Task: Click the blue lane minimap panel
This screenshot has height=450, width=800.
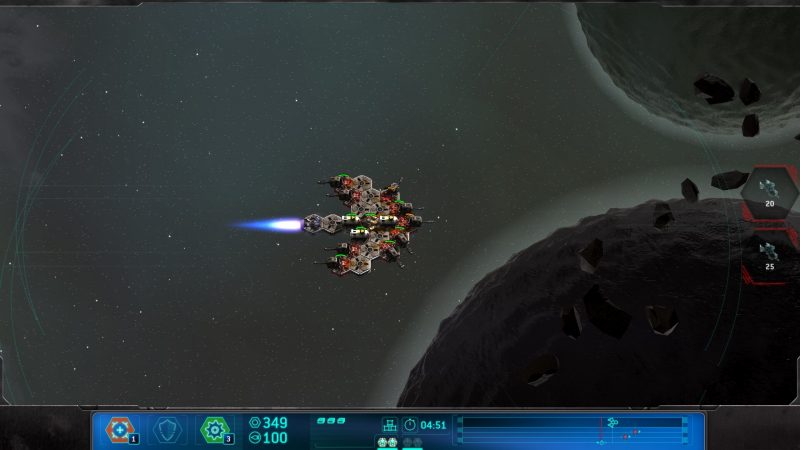Action: tap(573, 430)
